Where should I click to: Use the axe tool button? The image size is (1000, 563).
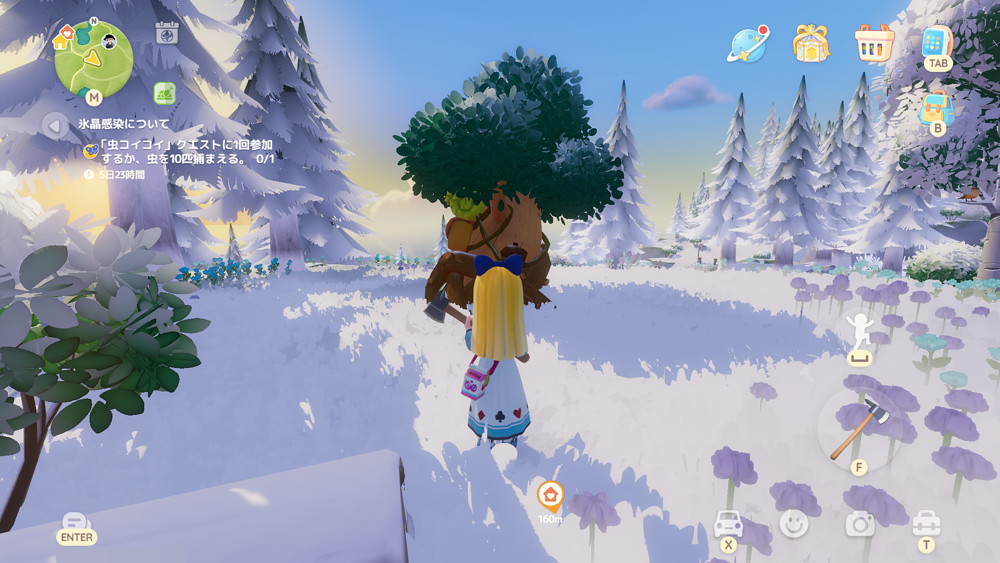(857, 429)
